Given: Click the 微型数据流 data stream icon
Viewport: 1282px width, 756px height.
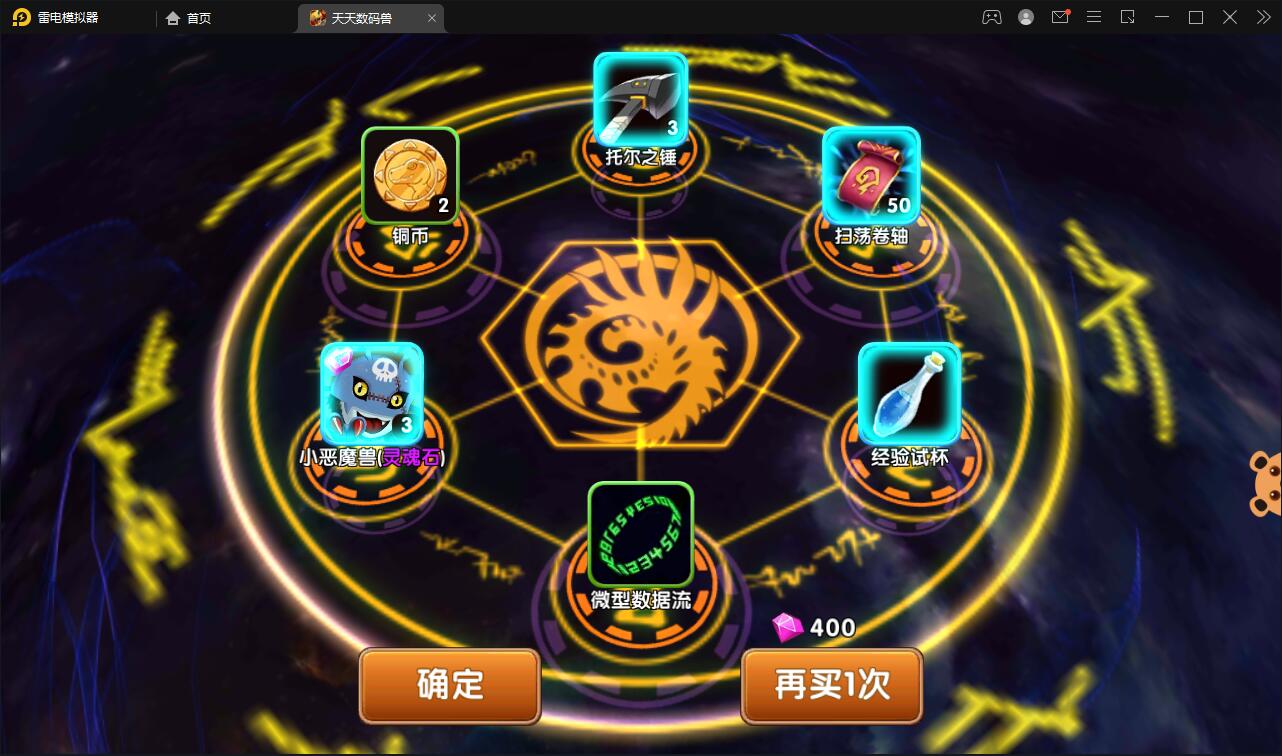Looking at the screenshot, I should [x=640, y=533].
